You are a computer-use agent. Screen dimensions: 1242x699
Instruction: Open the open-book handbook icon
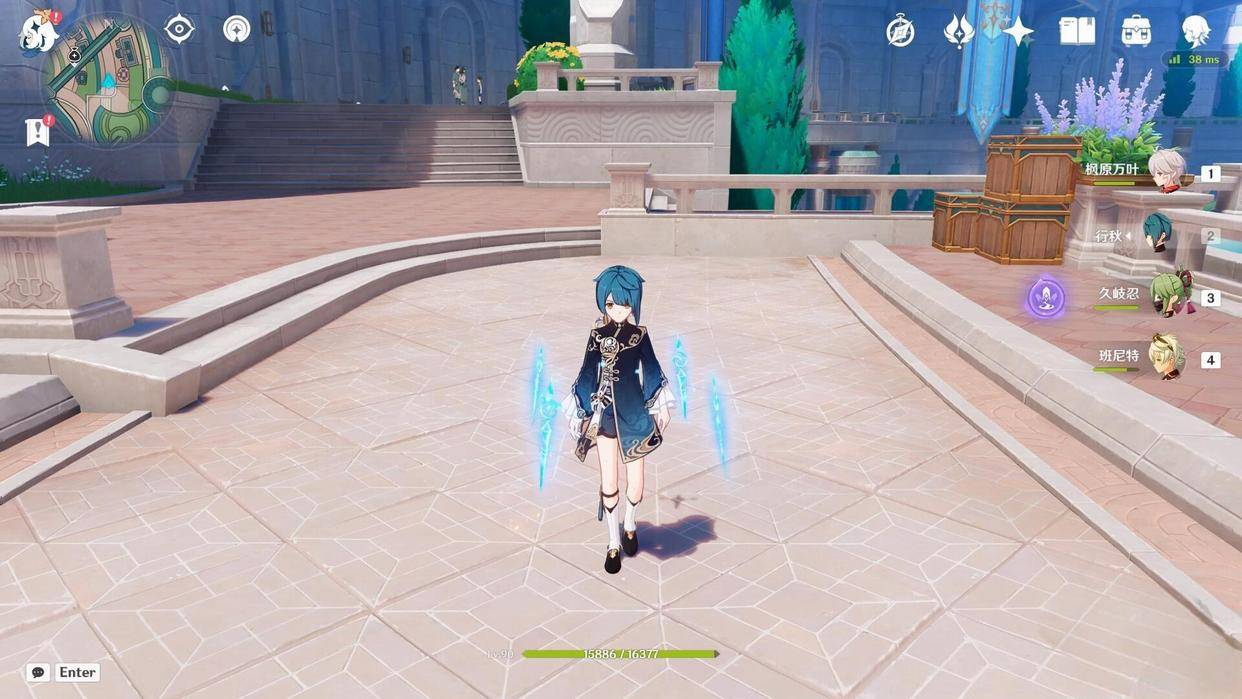tap(1077, 32)
